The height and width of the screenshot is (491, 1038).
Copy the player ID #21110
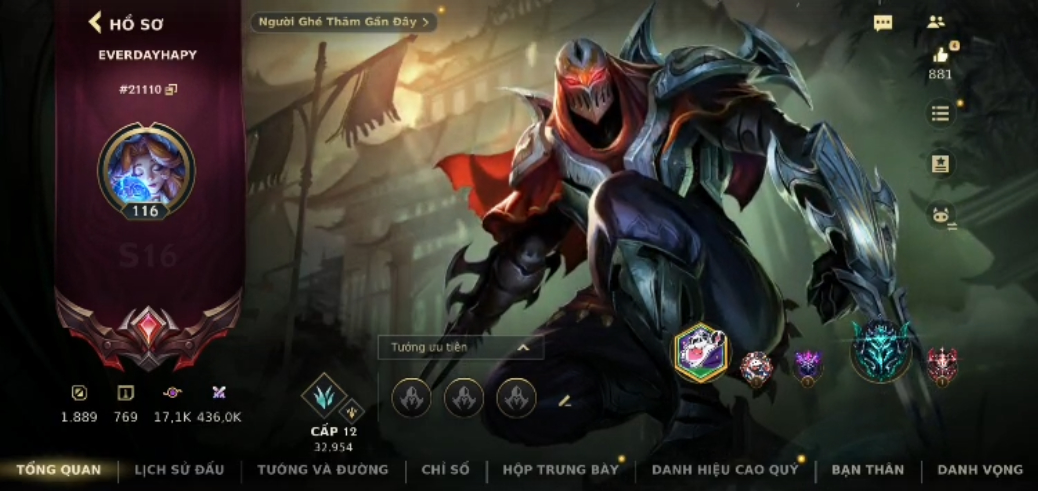(x=171, y=89)
